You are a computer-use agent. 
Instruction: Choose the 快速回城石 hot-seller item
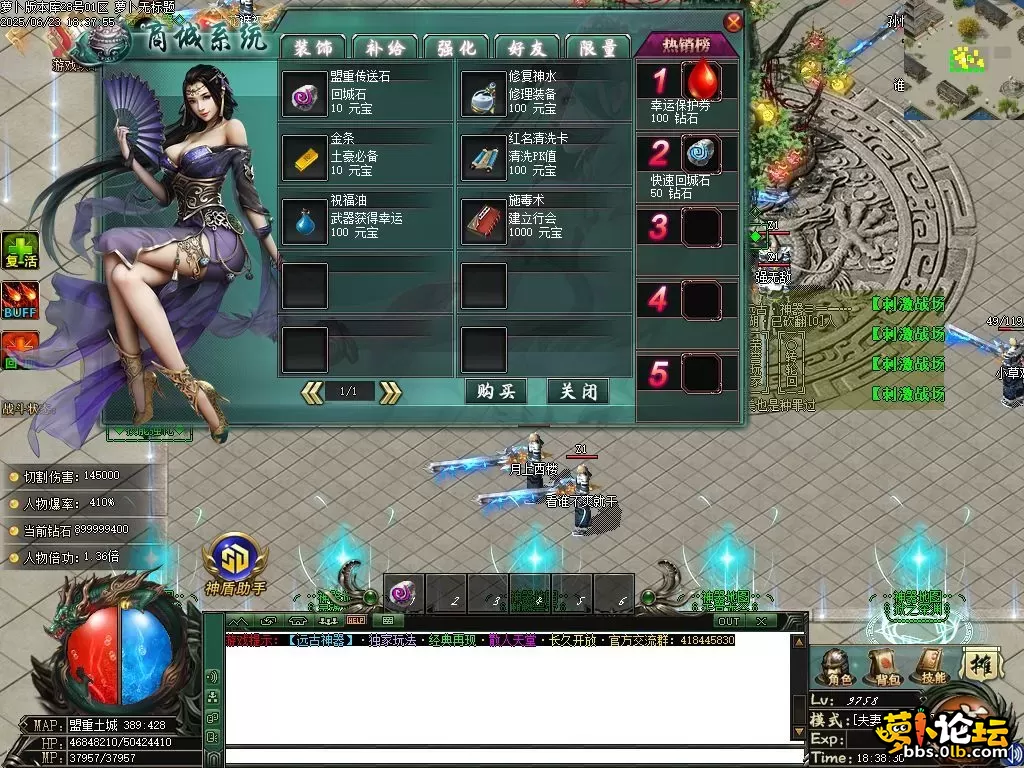click(702, 153)
